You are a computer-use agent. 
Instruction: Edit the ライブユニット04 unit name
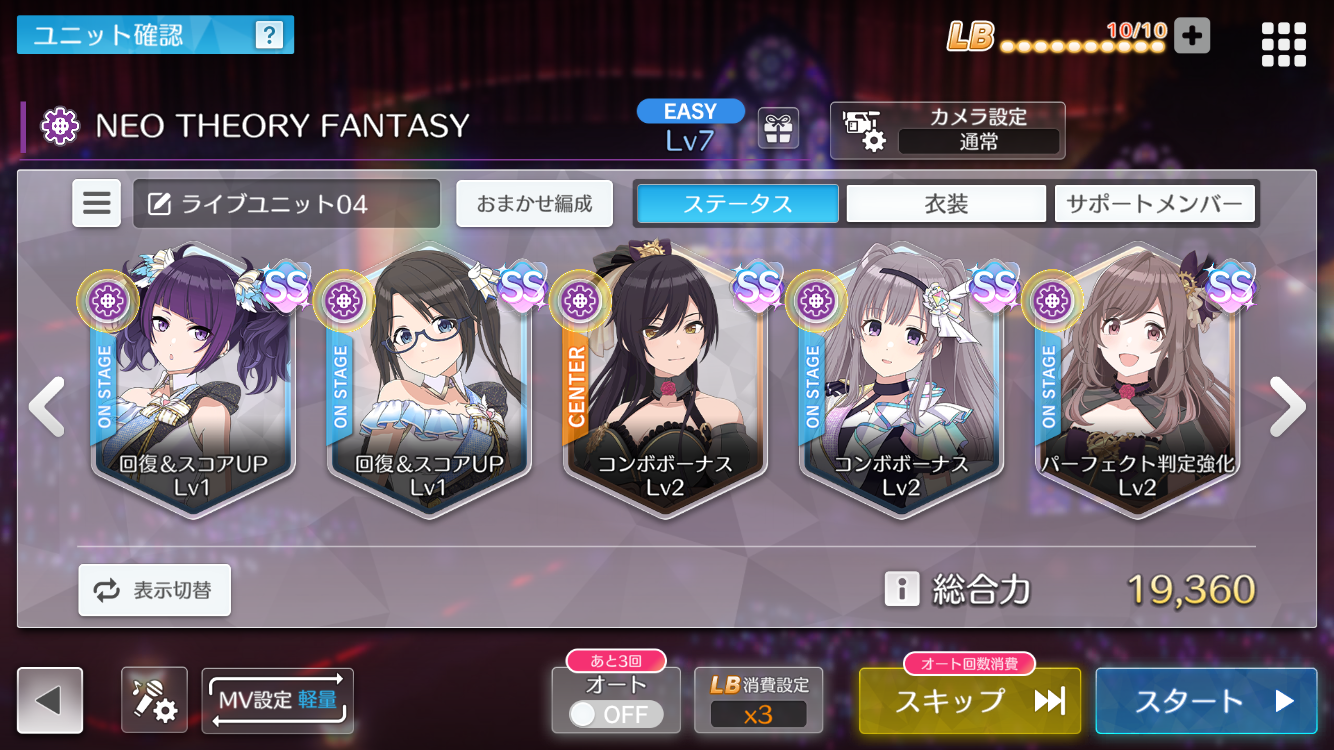click(286, 204)
